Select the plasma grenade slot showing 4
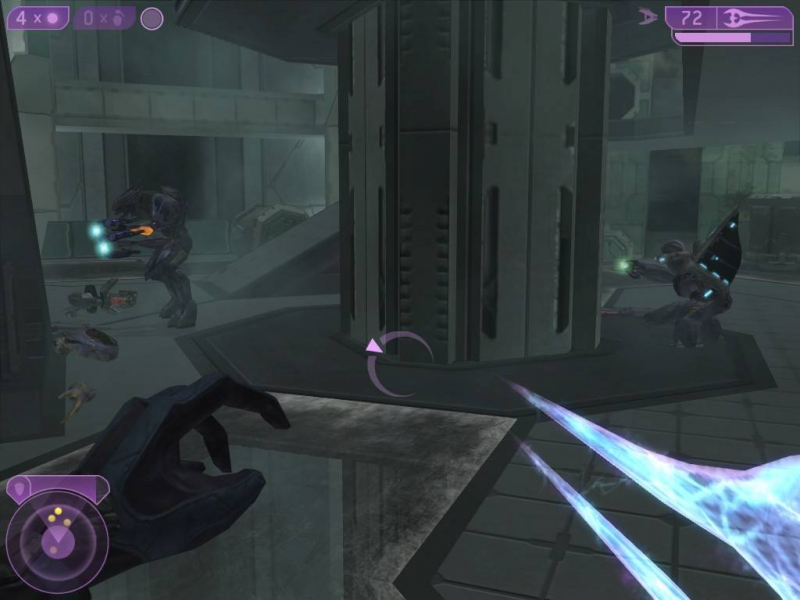 point(38,18)
